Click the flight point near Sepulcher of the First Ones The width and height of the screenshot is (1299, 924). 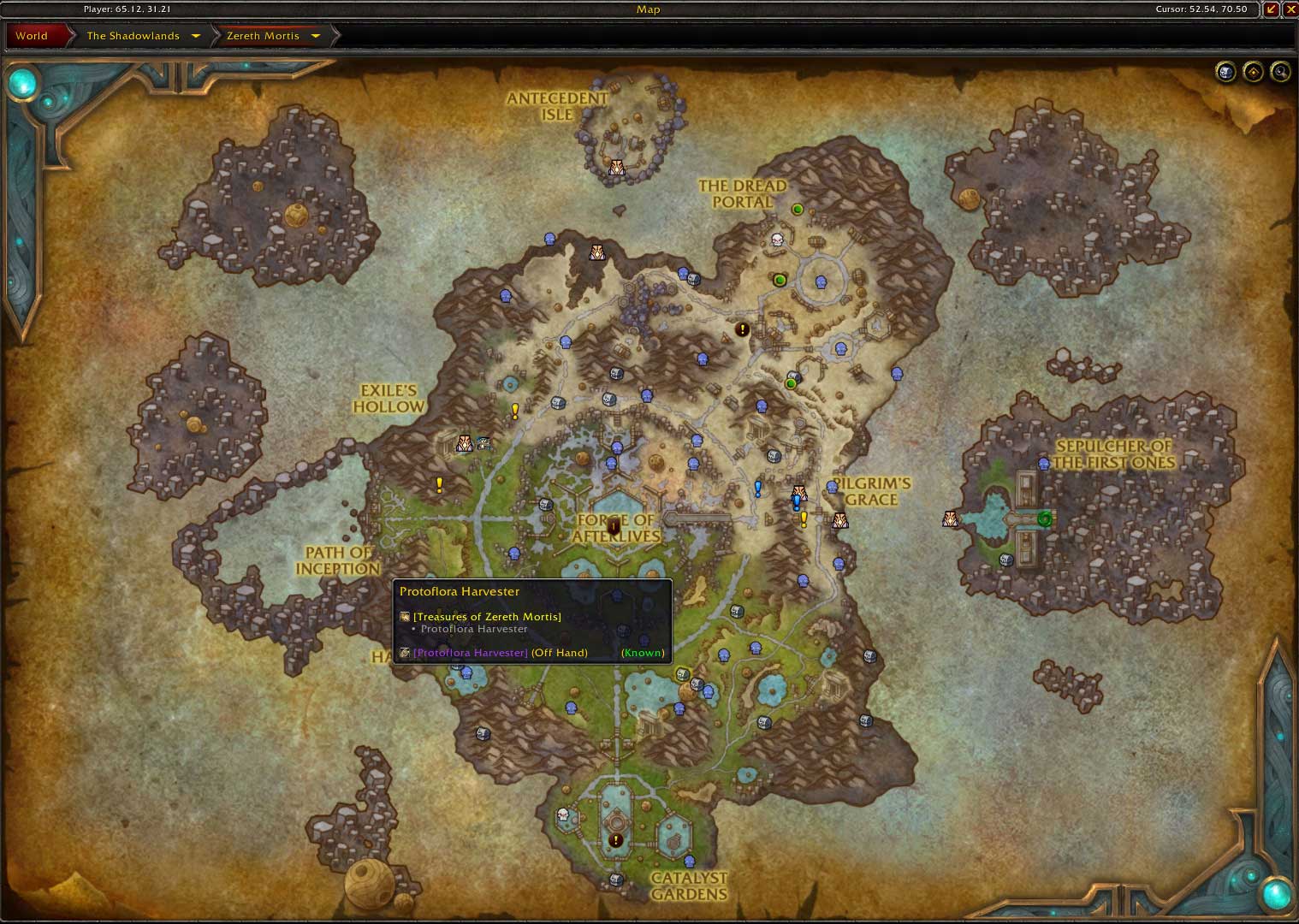(x=949, y=518)
